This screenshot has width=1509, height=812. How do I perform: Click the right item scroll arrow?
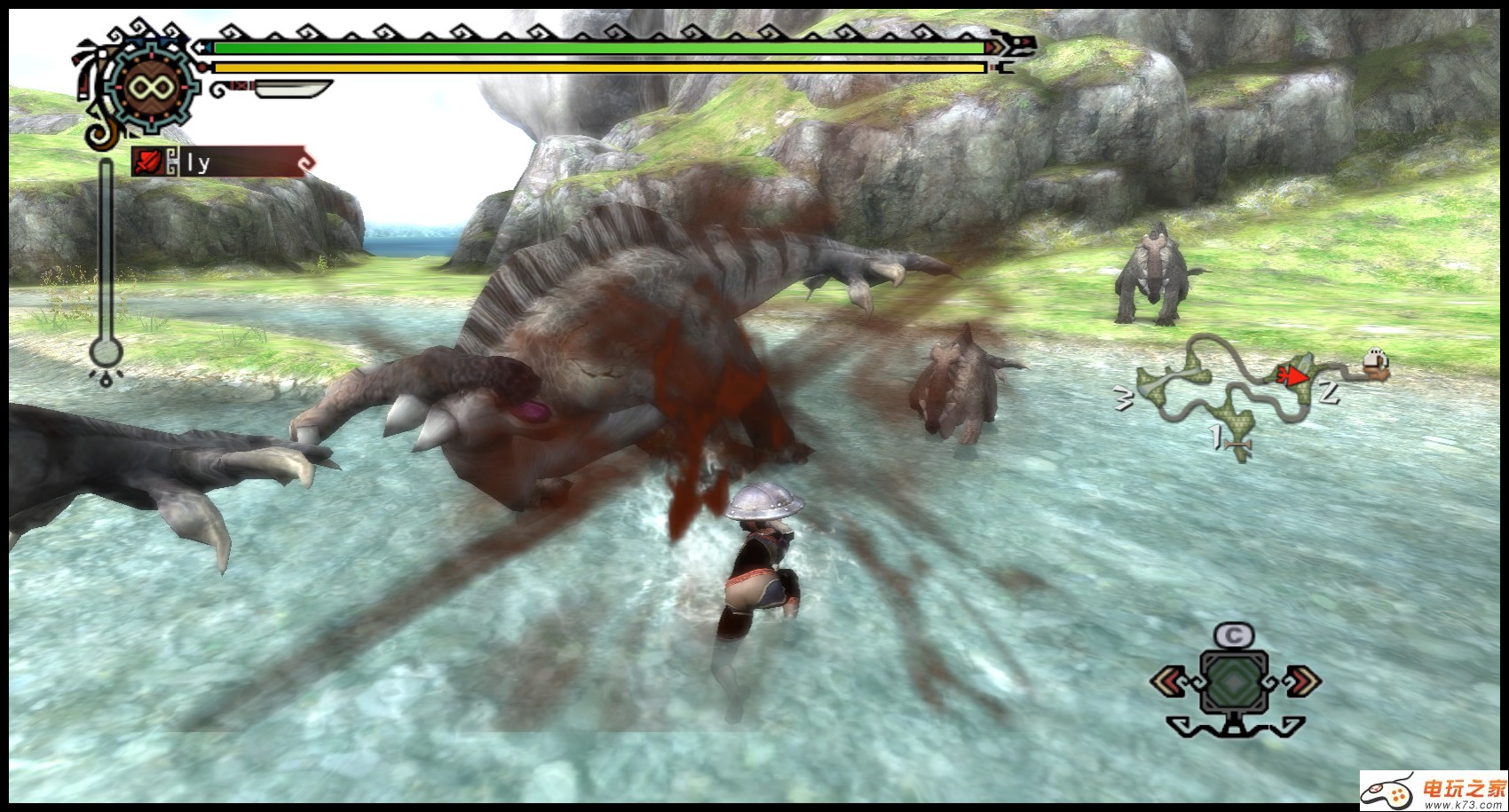[1301, 682]
